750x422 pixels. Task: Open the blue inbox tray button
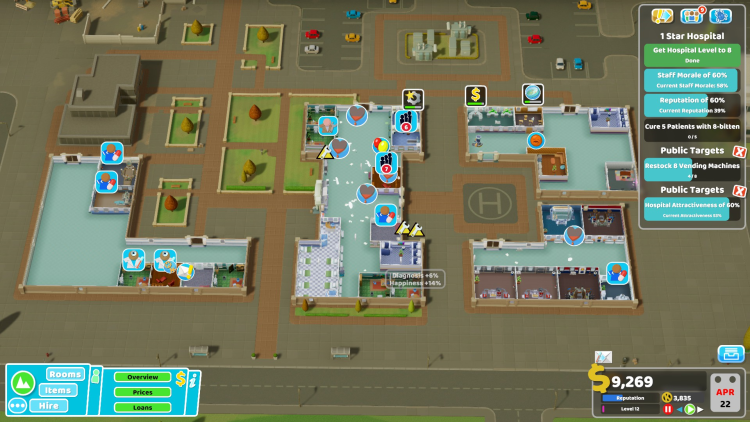coord(731,354)
